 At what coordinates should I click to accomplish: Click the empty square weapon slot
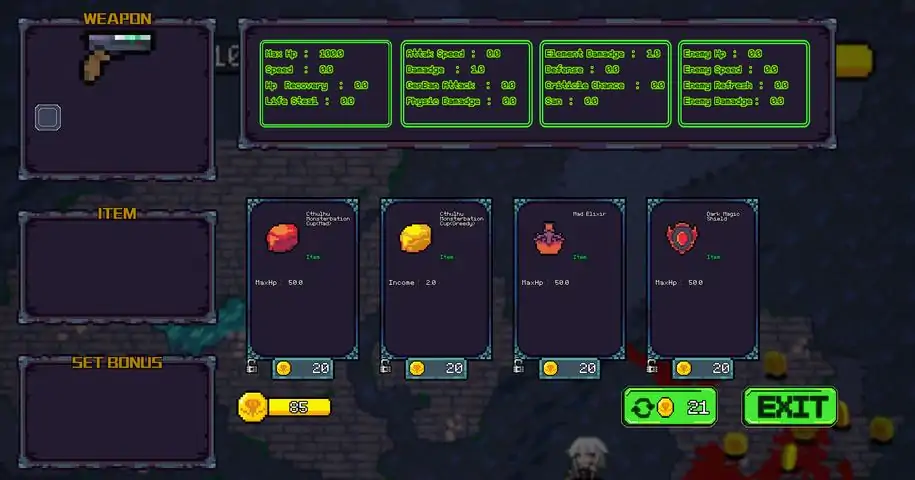point(48,118)
